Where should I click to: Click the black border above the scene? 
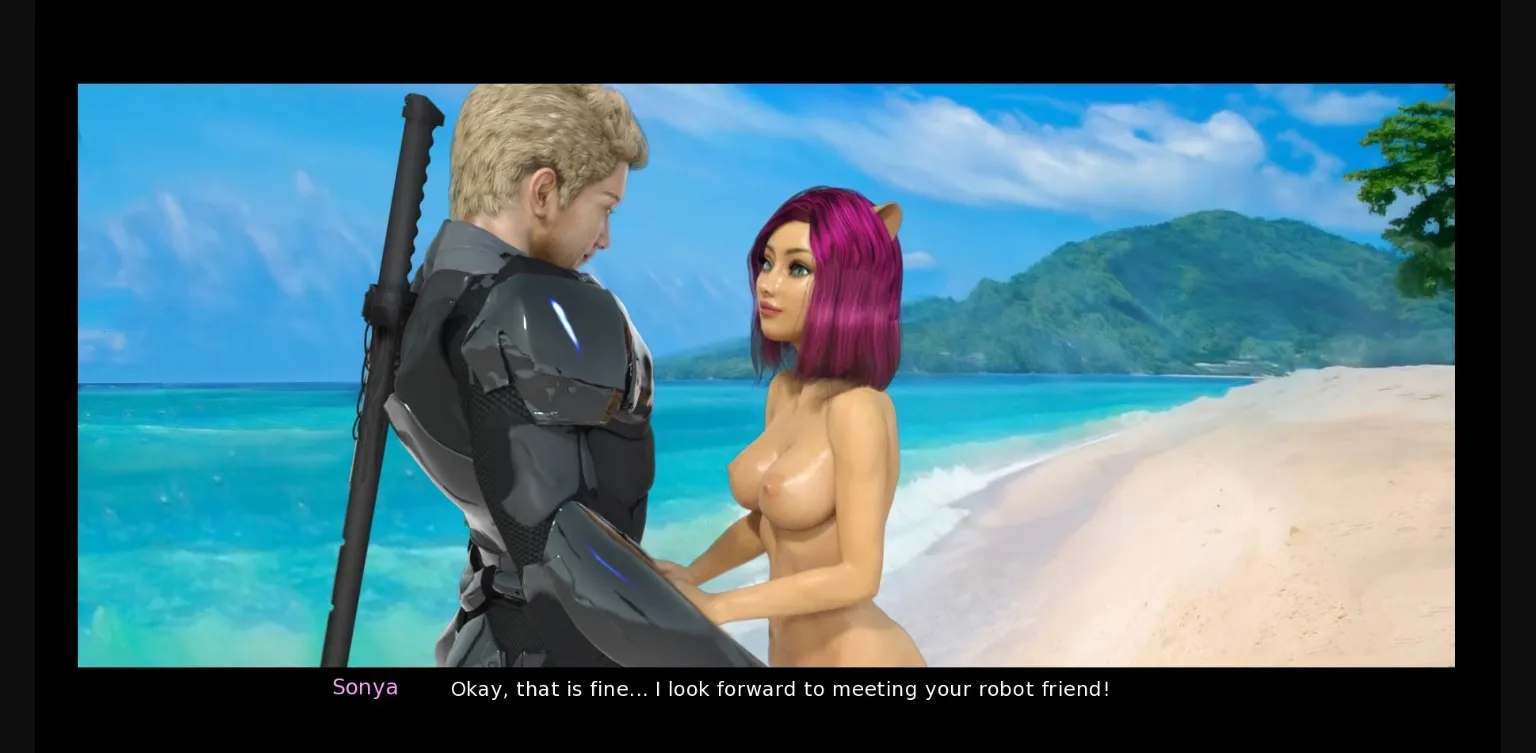click(x=768, y=40)
